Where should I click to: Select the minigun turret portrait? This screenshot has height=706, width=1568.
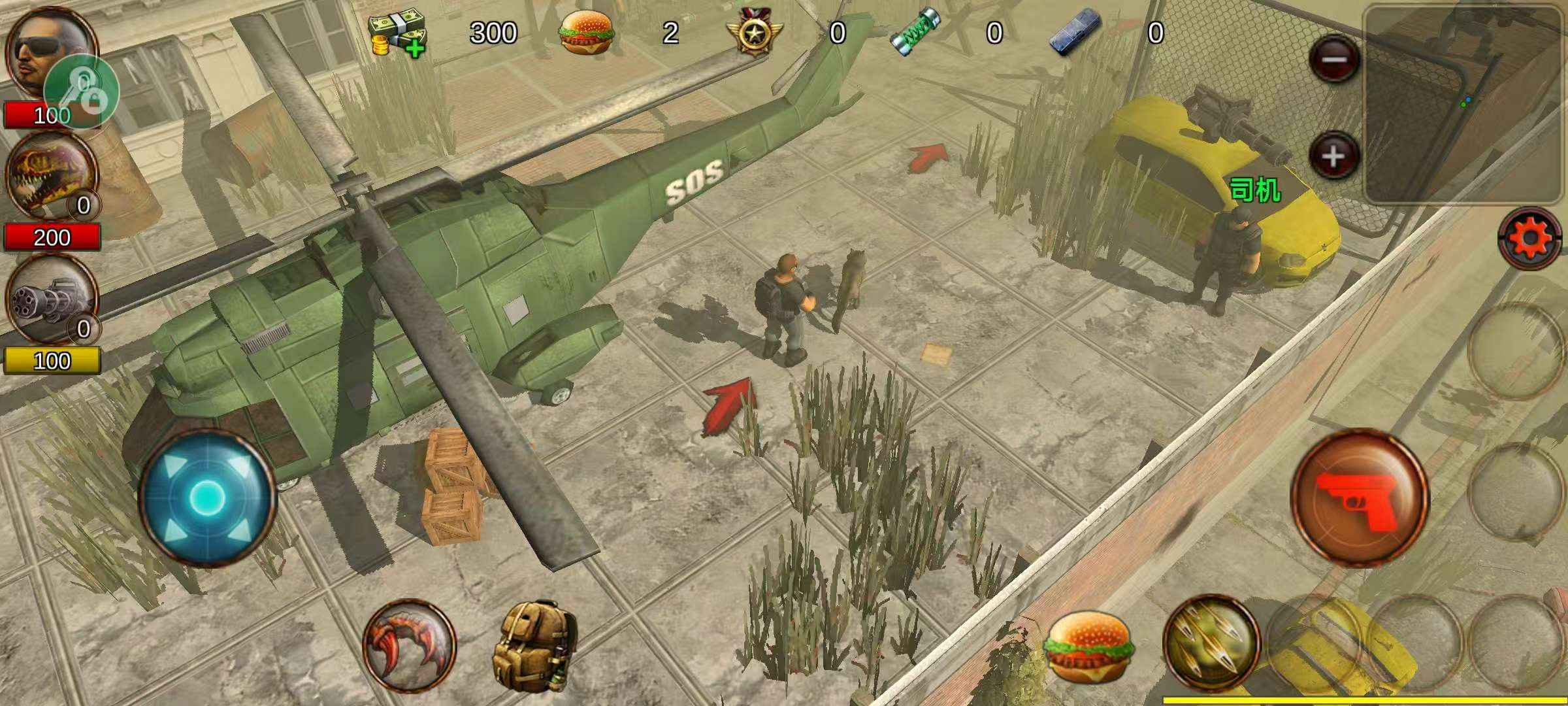click(x=50, y=298)
